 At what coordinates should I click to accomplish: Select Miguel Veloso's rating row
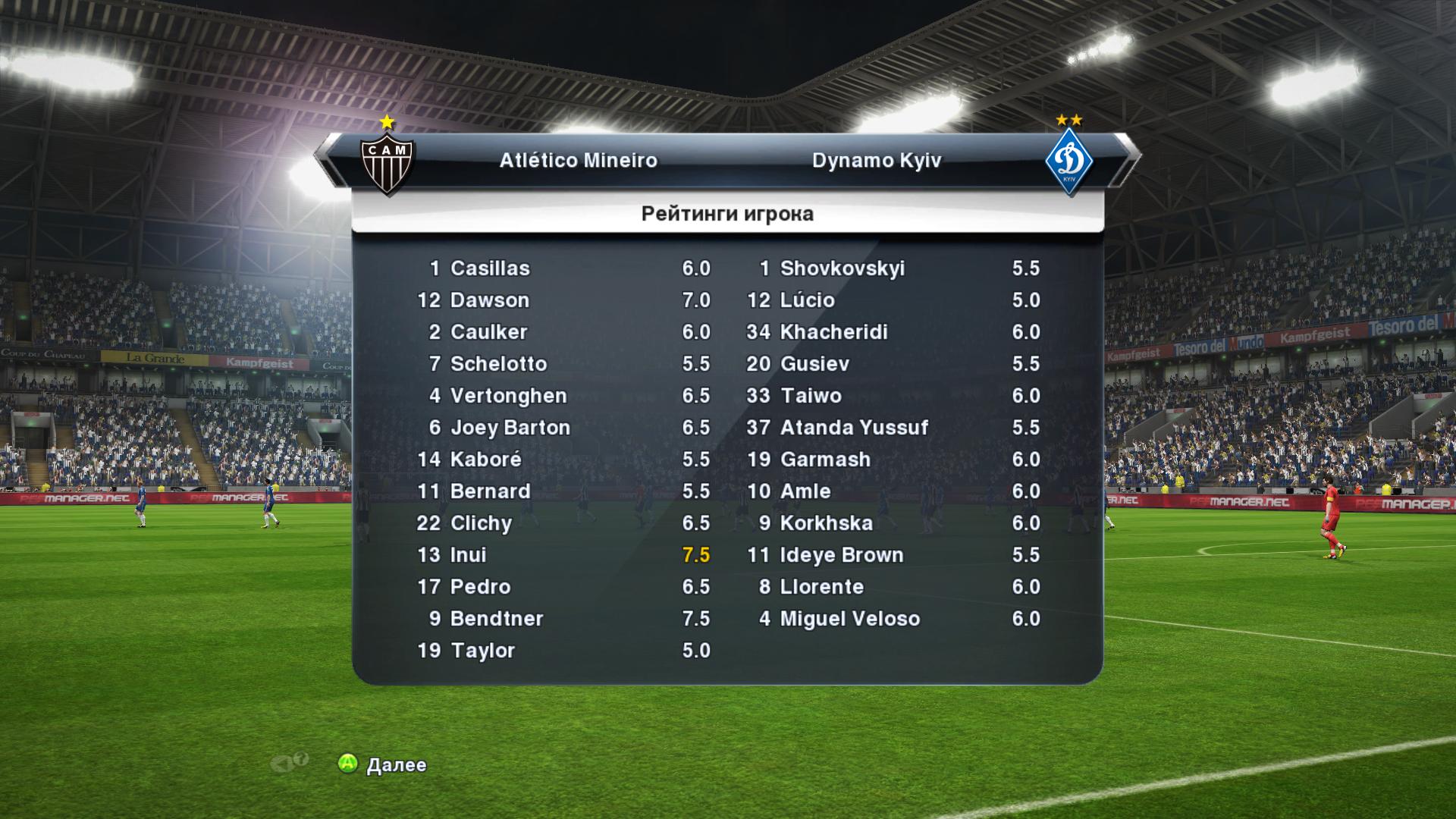pos(893,619)
